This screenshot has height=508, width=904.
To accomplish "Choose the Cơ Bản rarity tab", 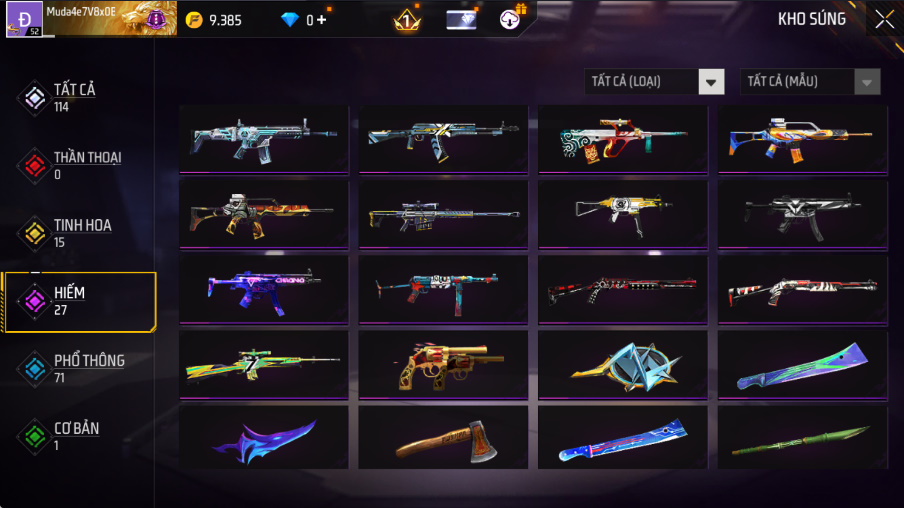I will [x=75, y=436].
